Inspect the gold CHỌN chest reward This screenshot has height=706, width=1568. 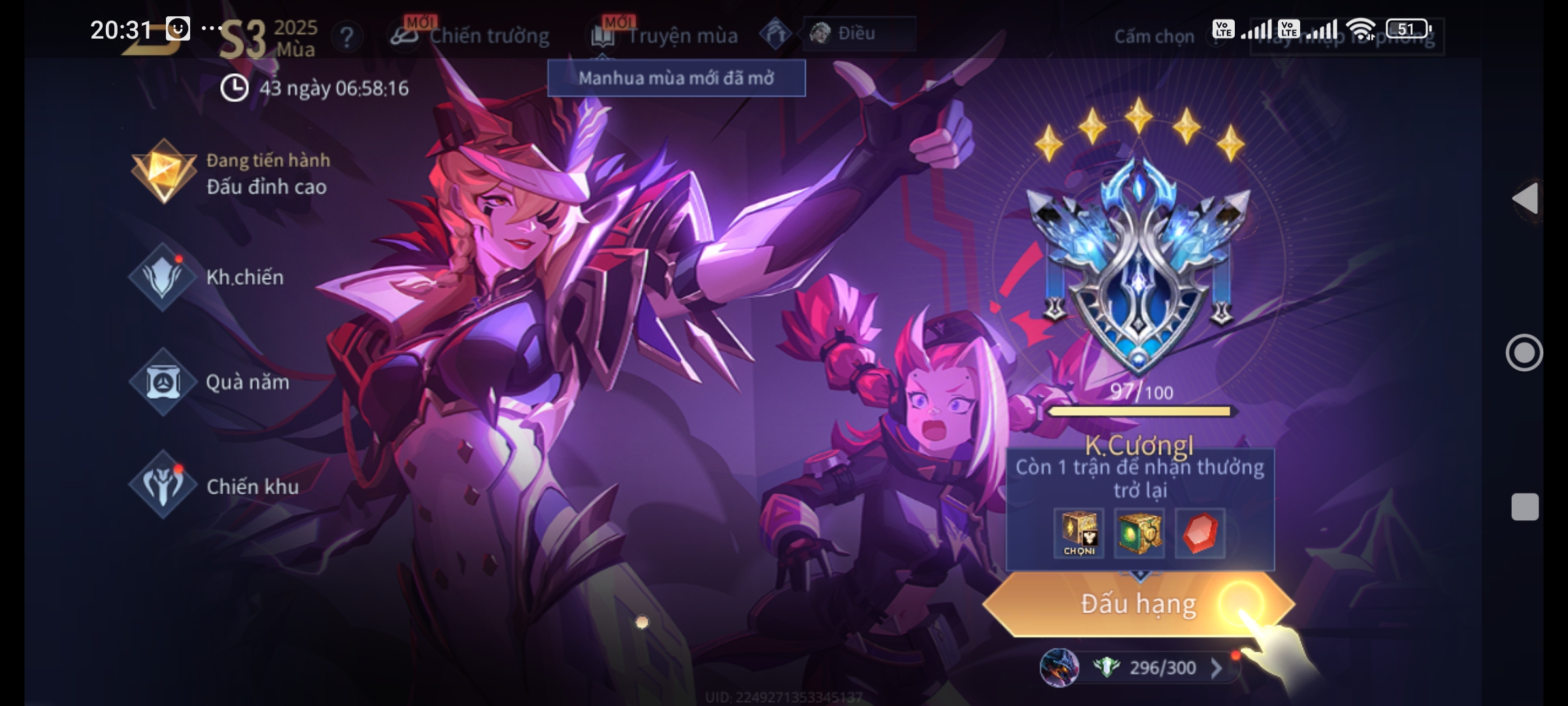tap(1079, 533)
